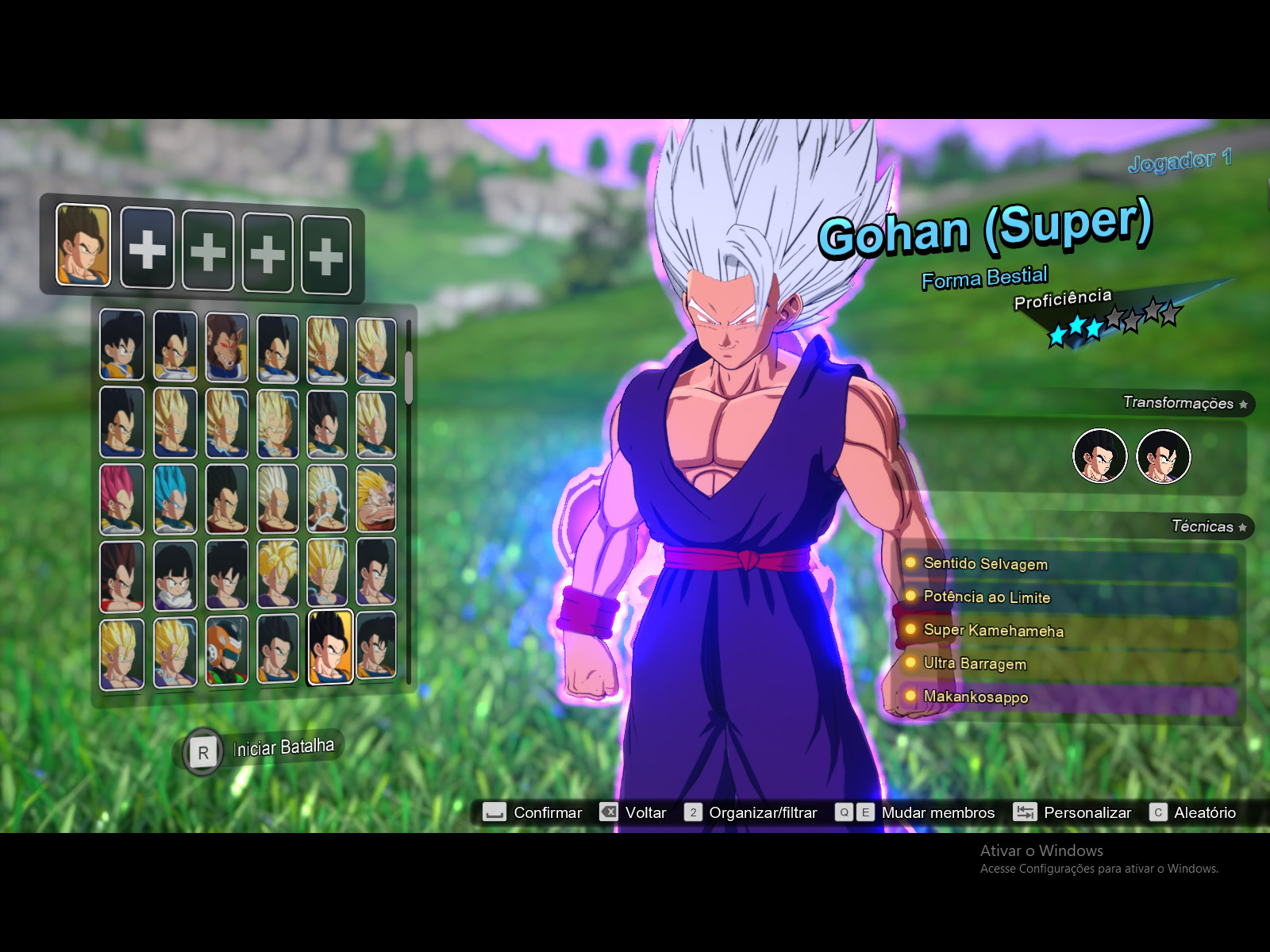Switch team member via Mudar membros
This screenshot has width=1270, height=952.
[937, 812]
